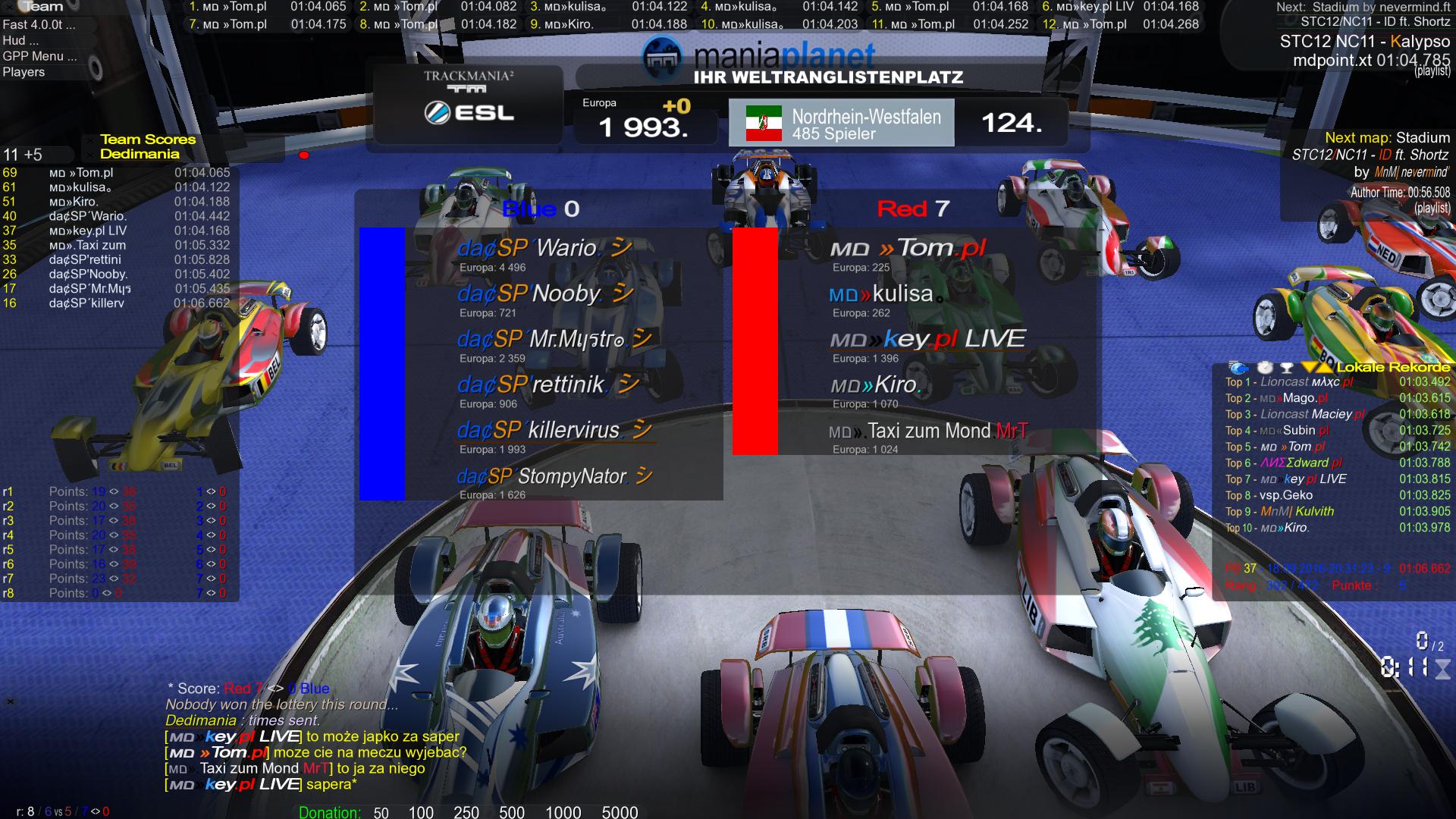Donate 500 planets

click(x=512, y=812)
